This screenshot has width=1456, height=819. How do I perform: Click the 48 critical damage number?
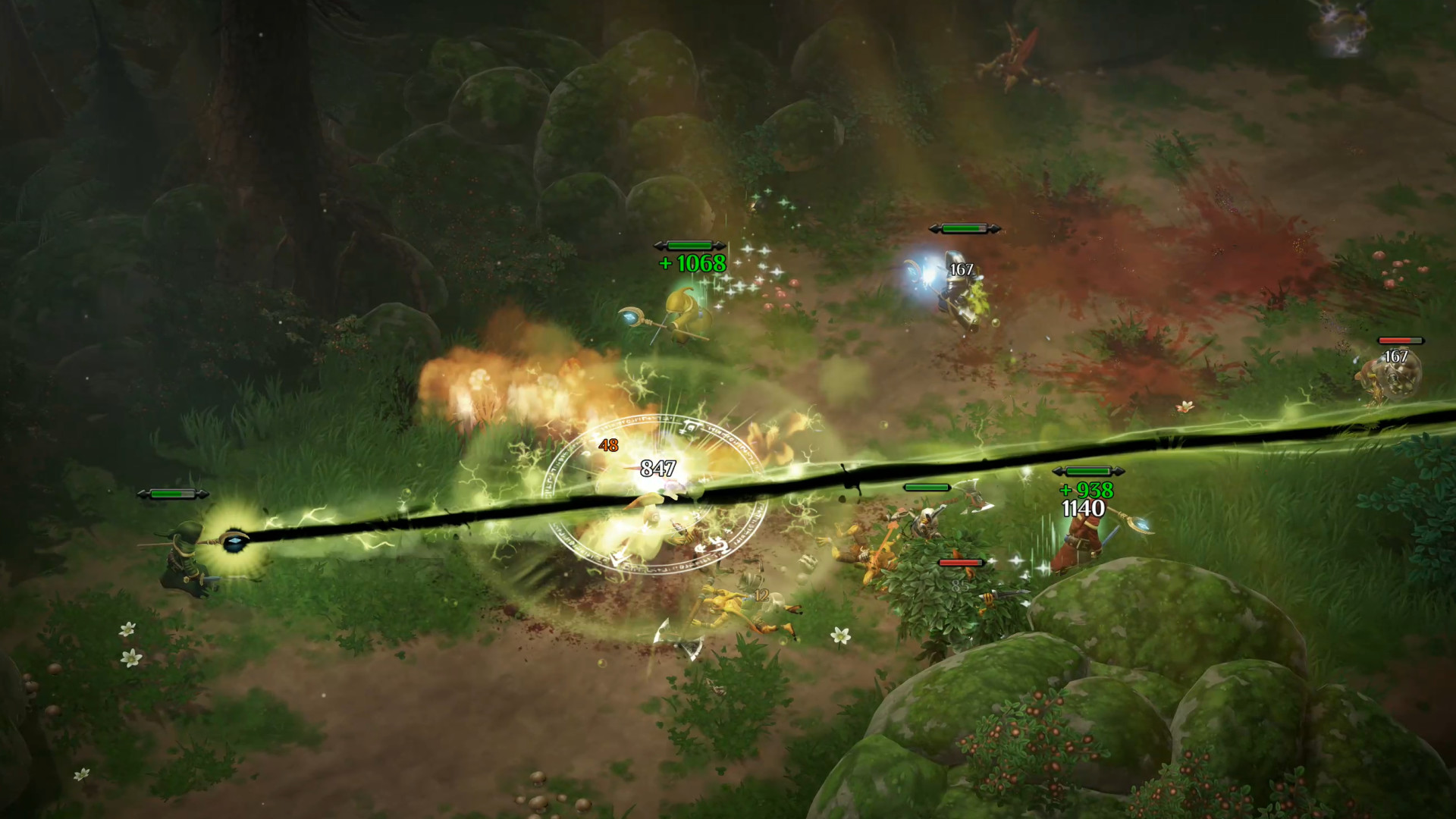tap(608, 446)
